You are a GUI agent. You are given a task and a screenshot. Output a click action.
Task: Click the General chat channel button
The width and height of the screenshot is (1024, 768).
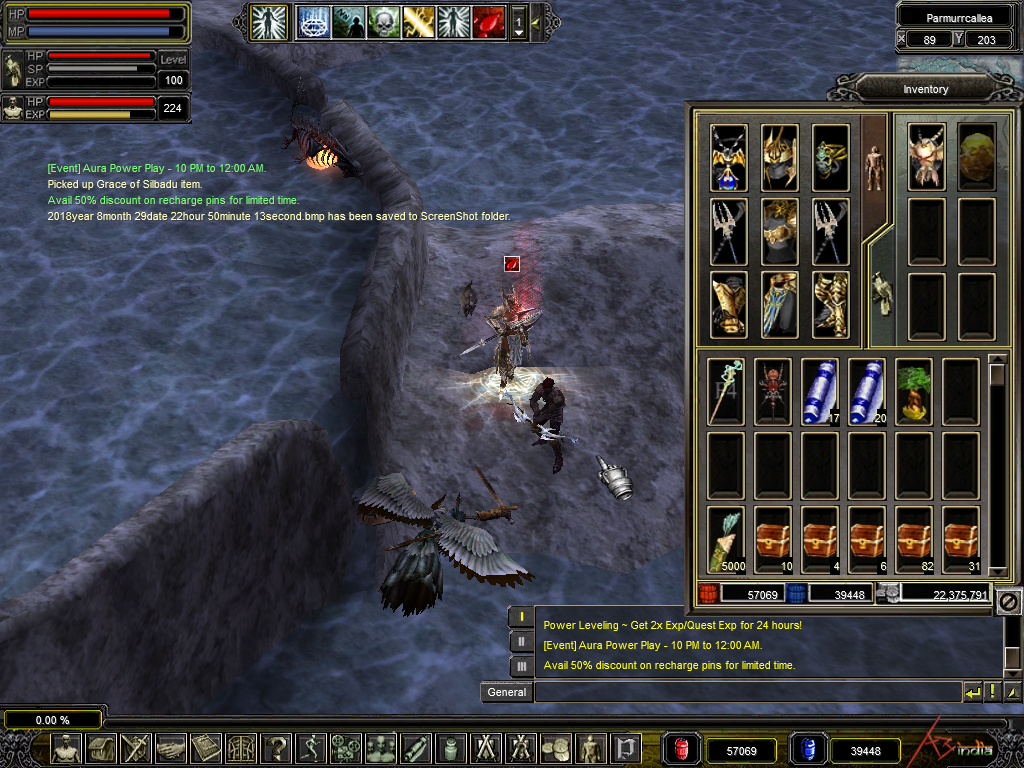pyautogui.click(x=506, y=692)
